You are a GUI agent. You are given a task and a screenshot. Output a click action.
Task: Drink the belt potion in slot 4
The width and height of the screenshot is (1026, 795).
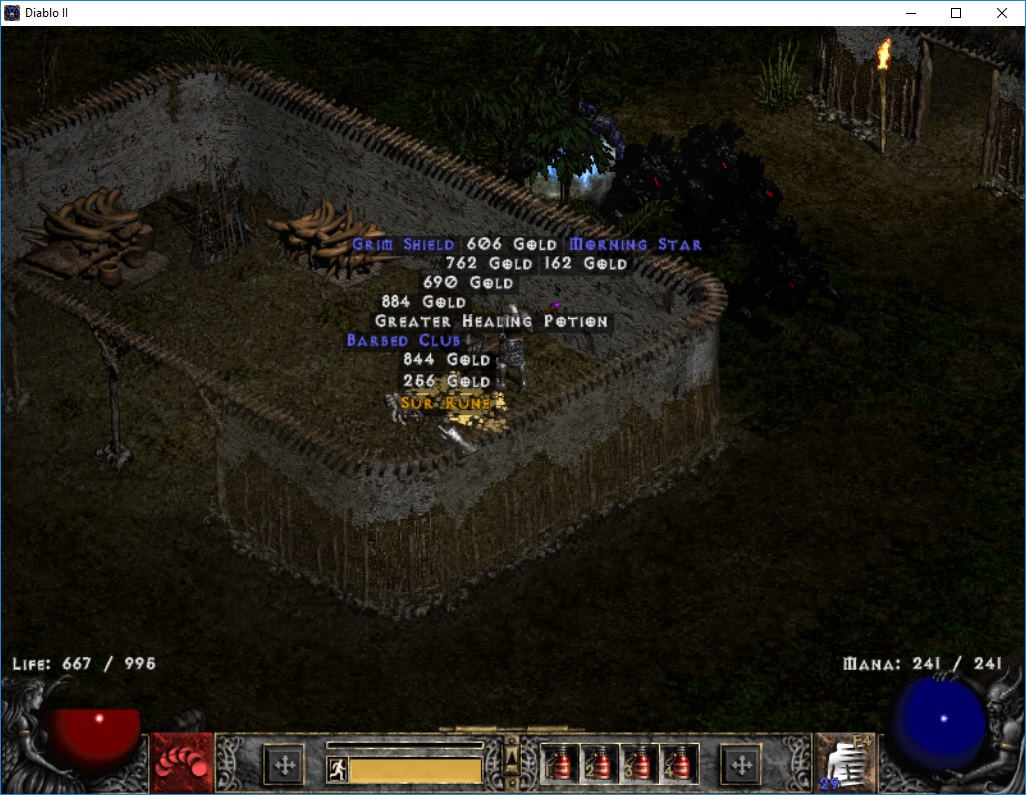click(x=679, y=765)
